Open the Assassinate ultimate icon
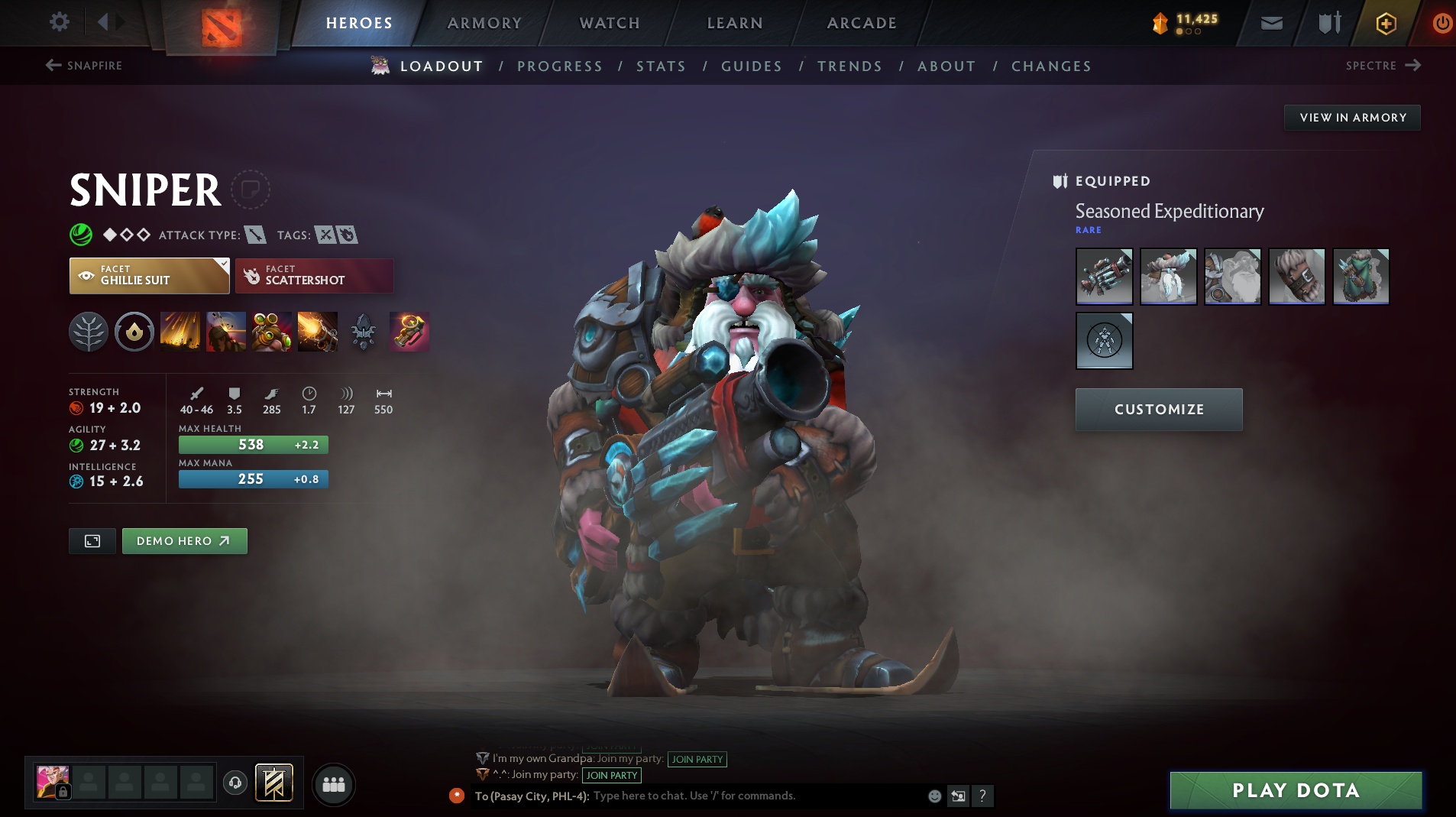The image size is (1456, 817). click(x=318, y=332)
